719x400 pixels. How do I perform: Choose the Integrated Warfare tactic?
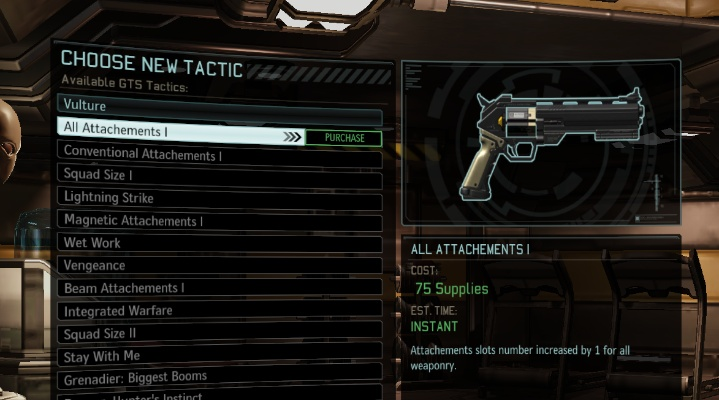pyautogui.click(x=220, y=311)
